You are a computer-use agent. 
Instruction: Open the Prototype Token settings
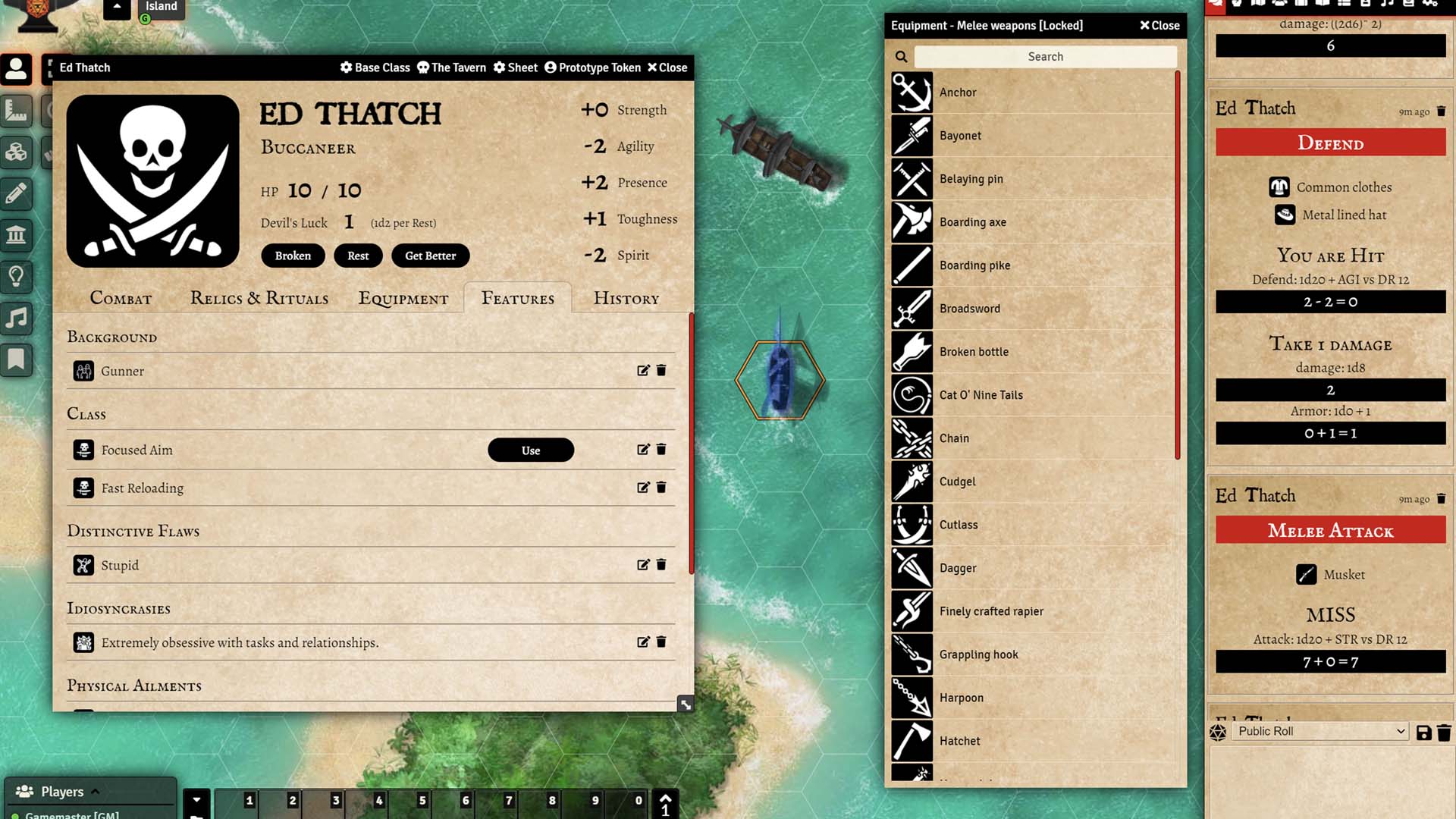pos(592,67)
